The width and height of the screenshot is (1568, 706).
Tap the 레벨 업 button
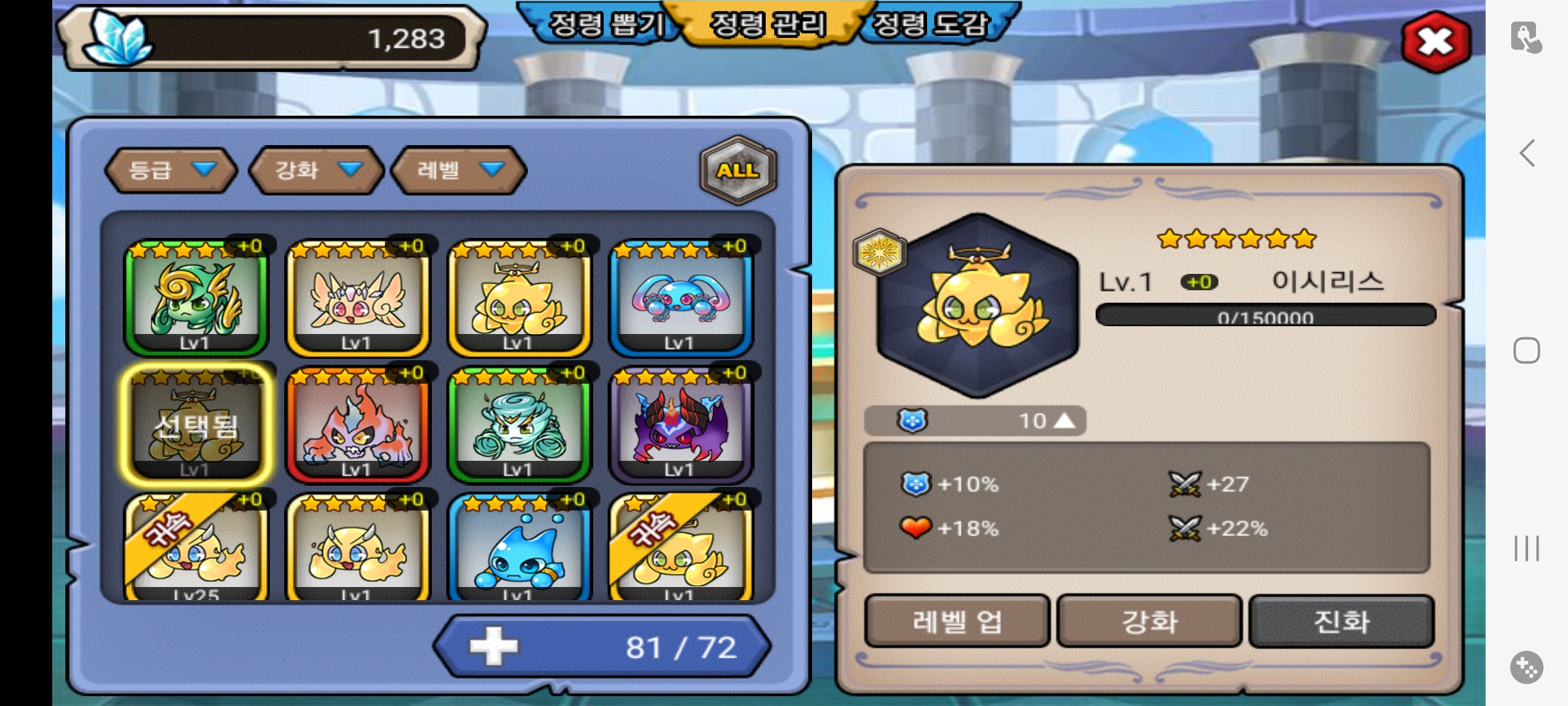[956, 621]
